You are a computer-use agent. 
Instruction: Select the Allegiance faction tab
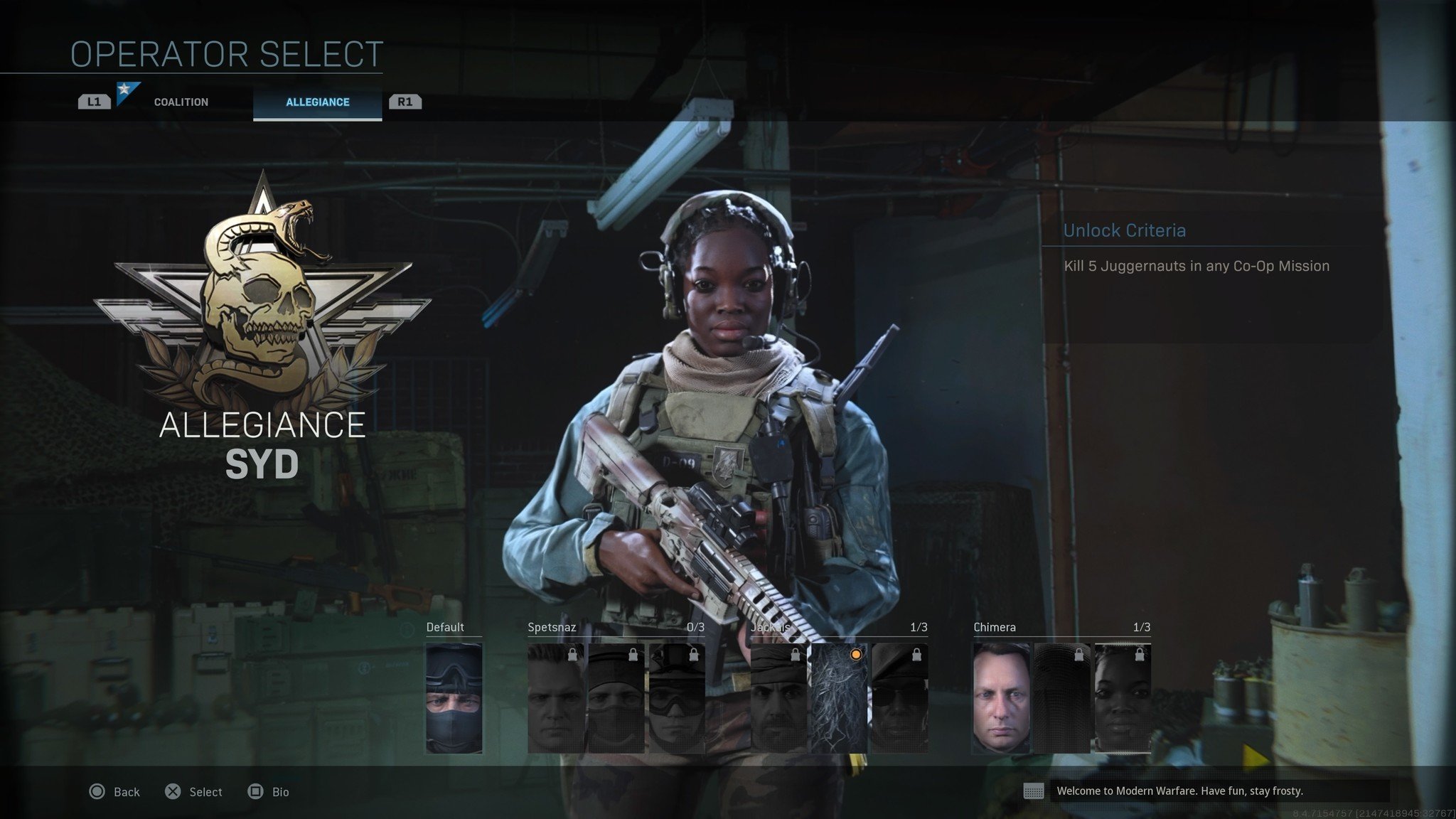pyautogui.click(x=317, y=102)
